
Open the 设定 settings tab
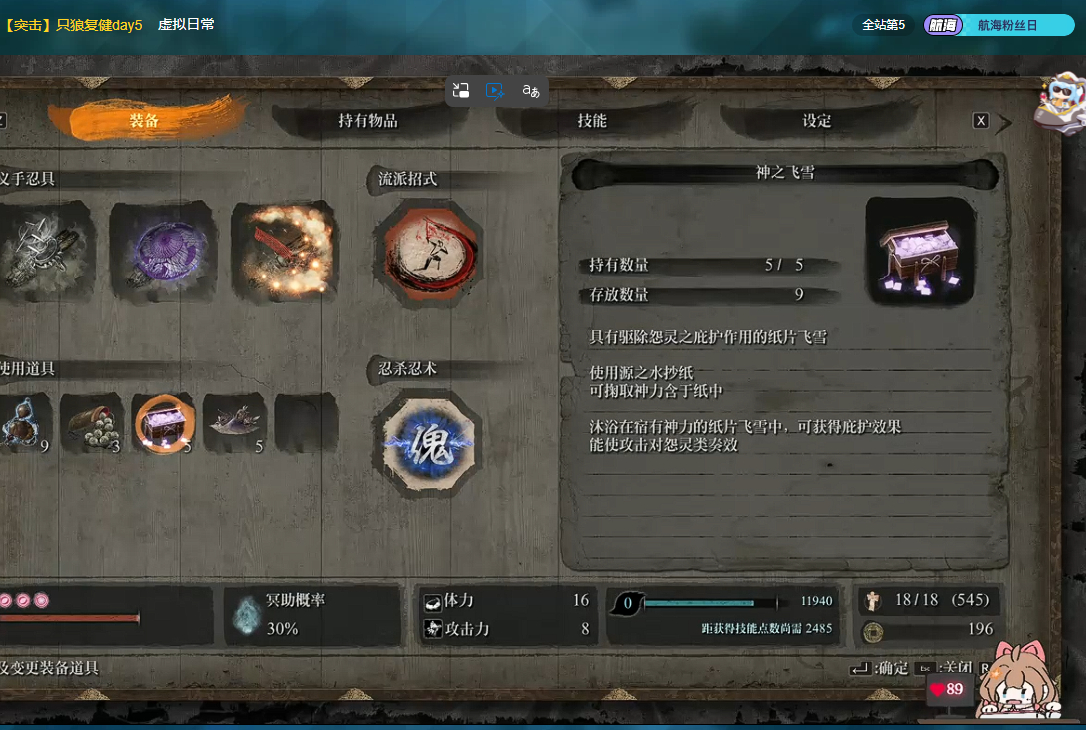click(817, 121)
